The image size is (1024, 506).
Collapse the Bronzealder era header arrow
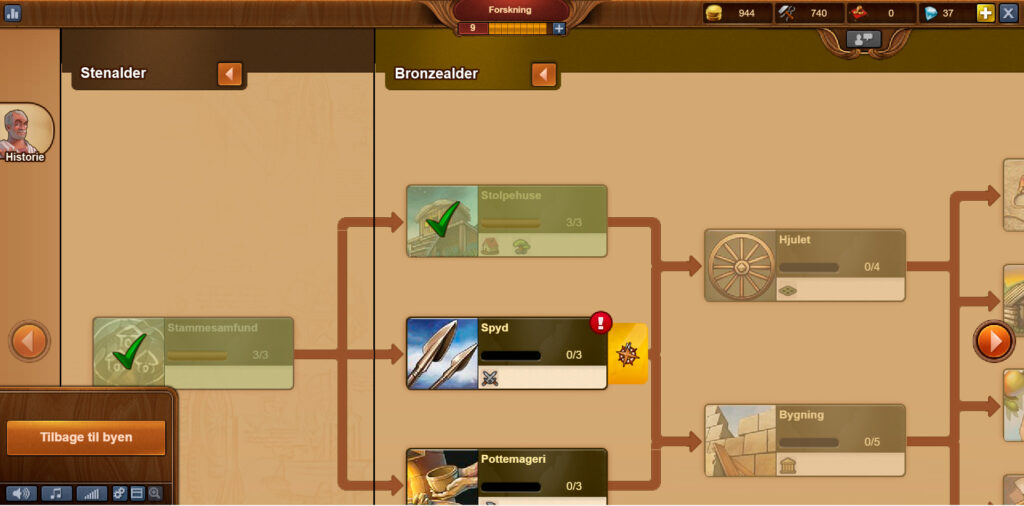click(x=544, y=74)
